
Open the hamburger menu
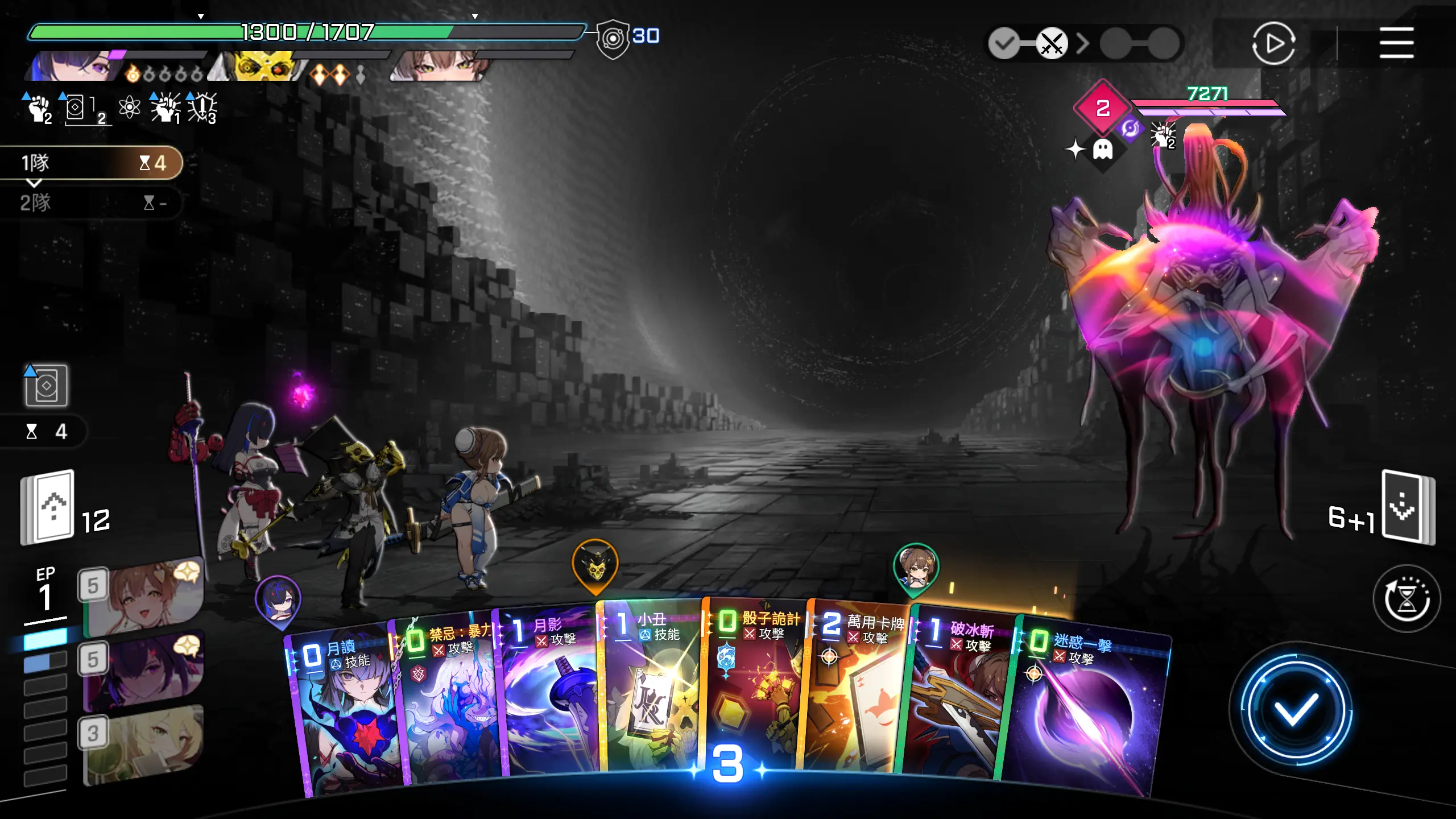click(x=1396, y=43)
